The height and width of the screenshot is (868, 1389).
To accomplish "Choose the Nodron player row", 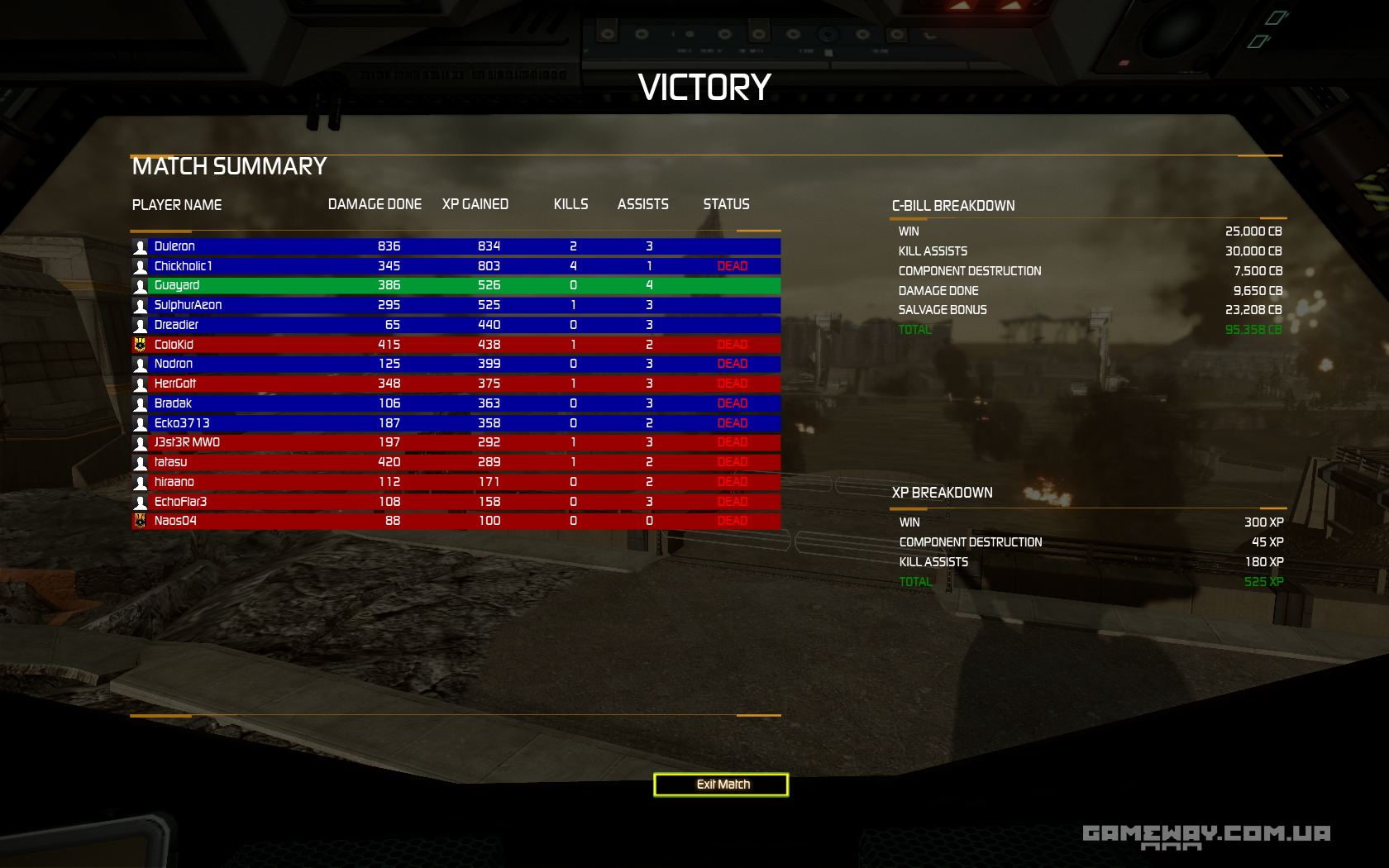I will coord(455,364).
